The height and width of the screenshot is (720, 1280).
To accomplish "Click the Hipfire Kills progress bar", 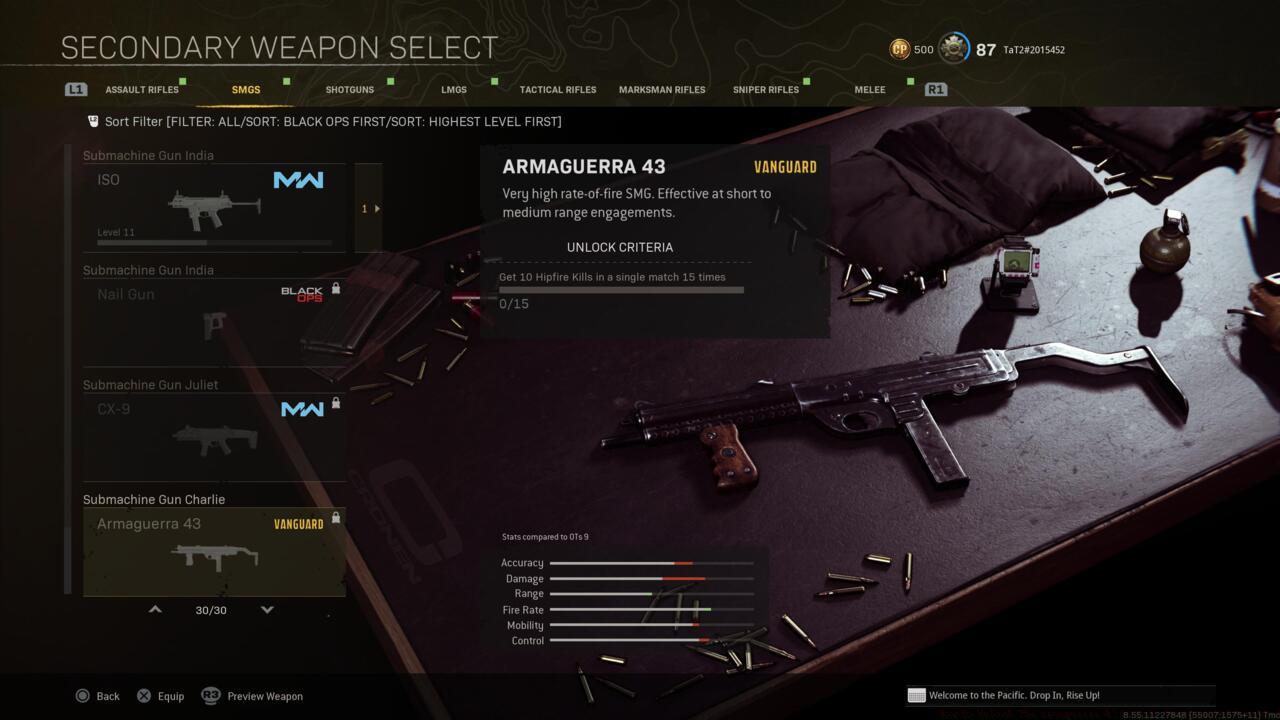I will tap(622, 290).
